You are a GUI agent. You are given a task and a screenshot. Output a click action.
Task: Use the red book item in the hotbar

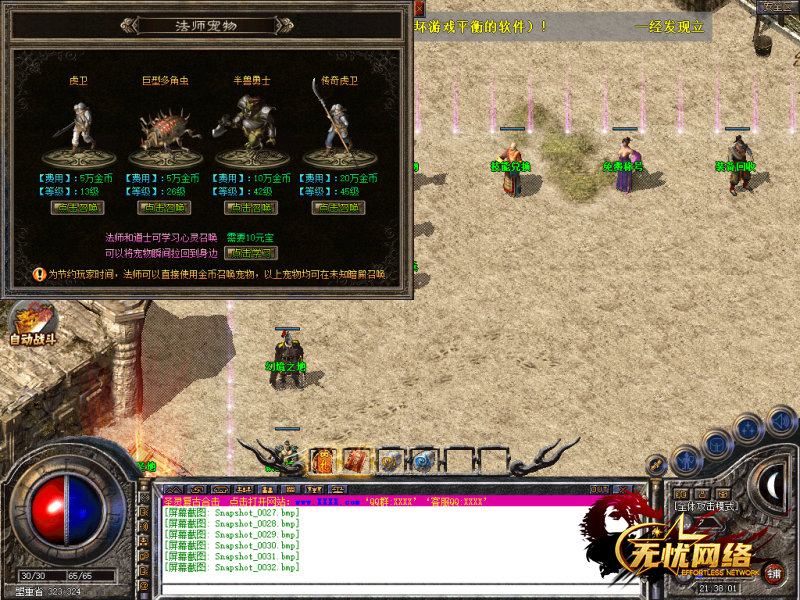click(357, 460)
